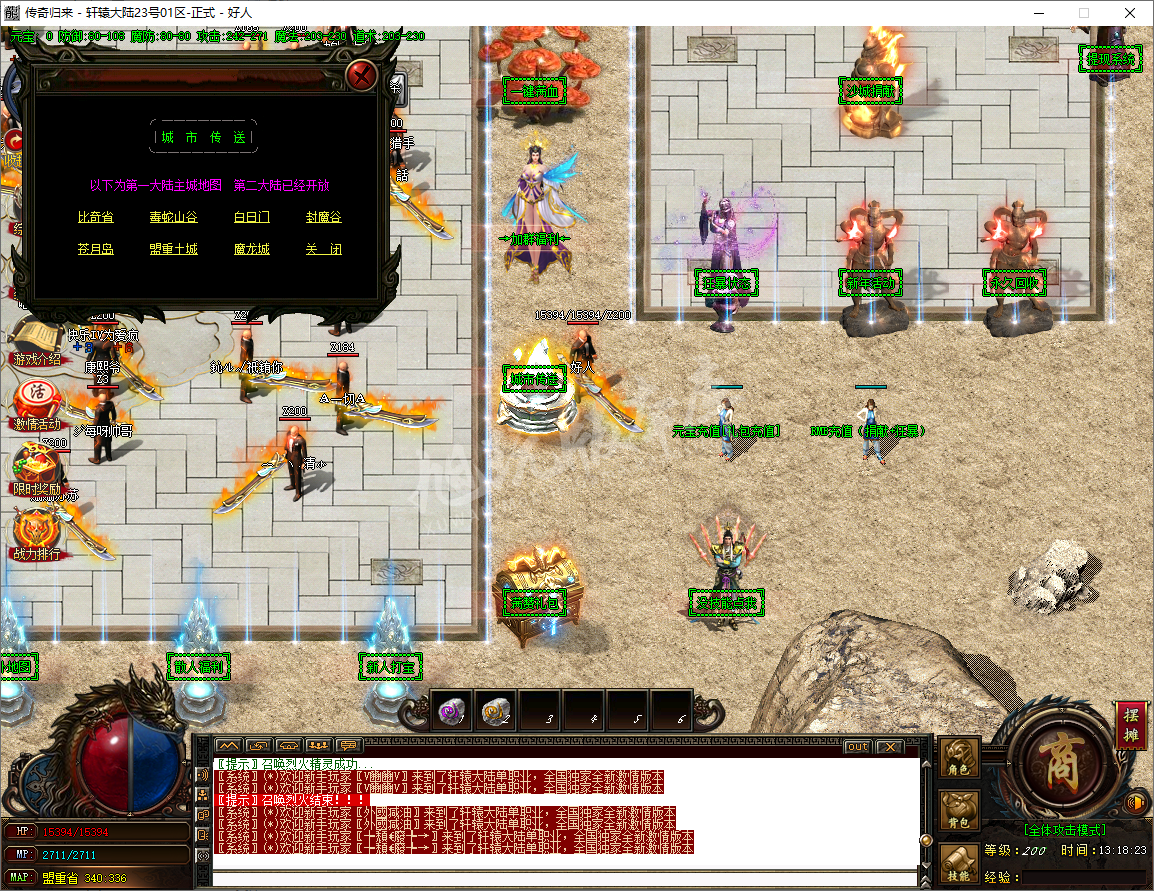This screenshot has width=1154, height=891.
Task: Pick the 苍月岛 teleport option
Action: pyautogui.click(x=96, y=249)
